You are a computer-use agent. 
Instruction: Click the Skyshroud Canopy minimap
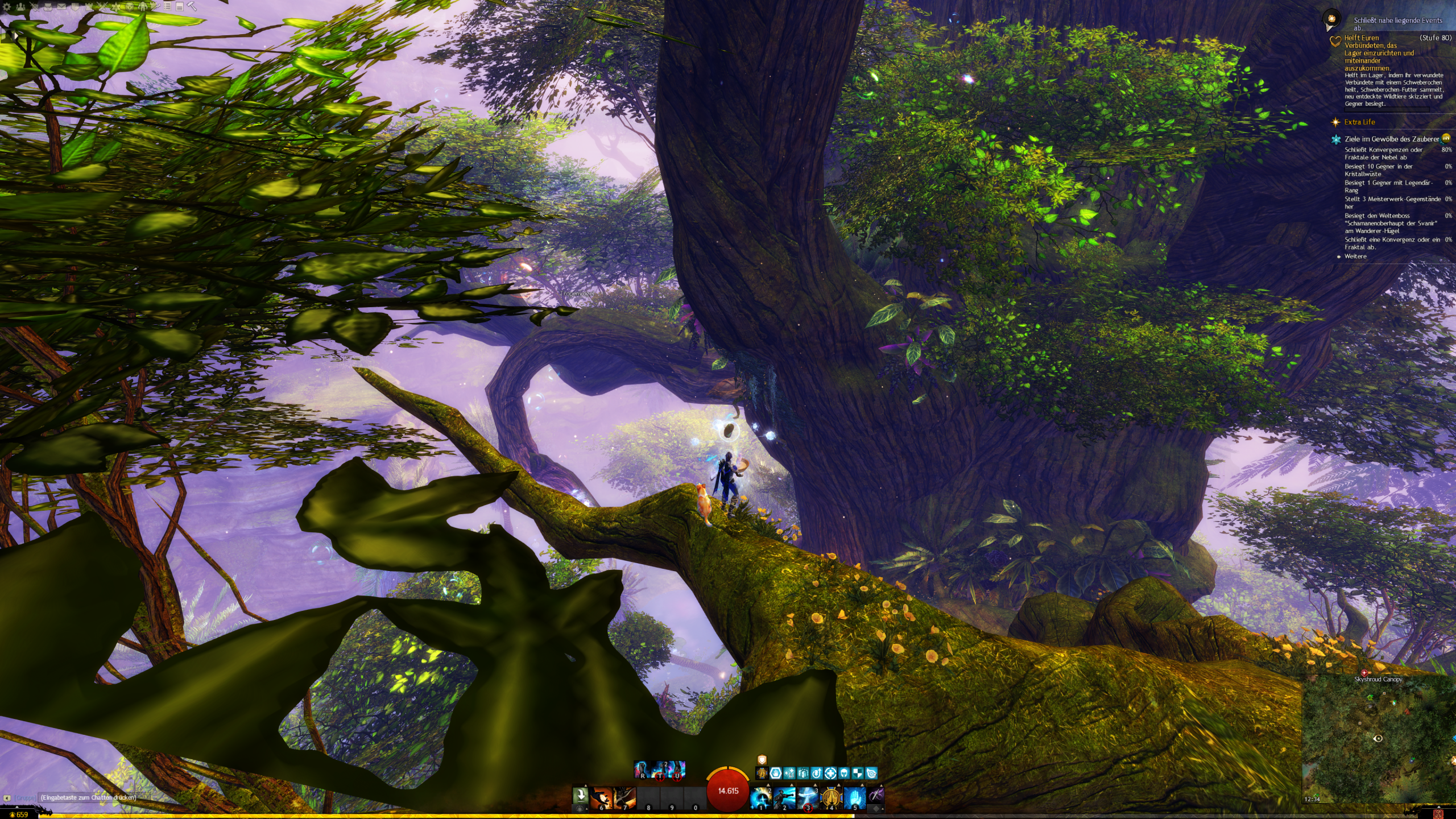1379,738
